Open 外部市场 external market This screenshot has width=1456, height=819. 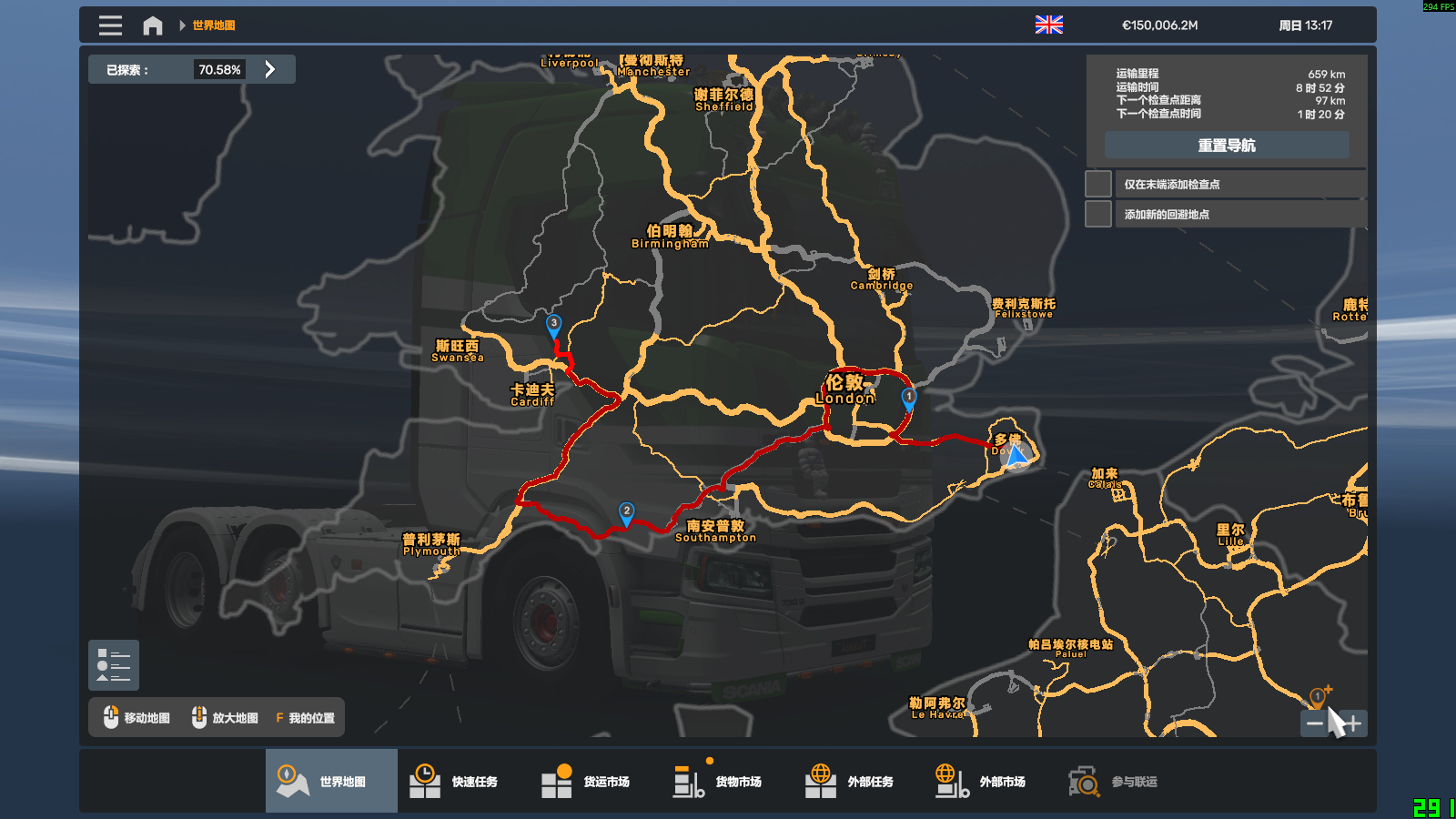[x=991, y=781]
